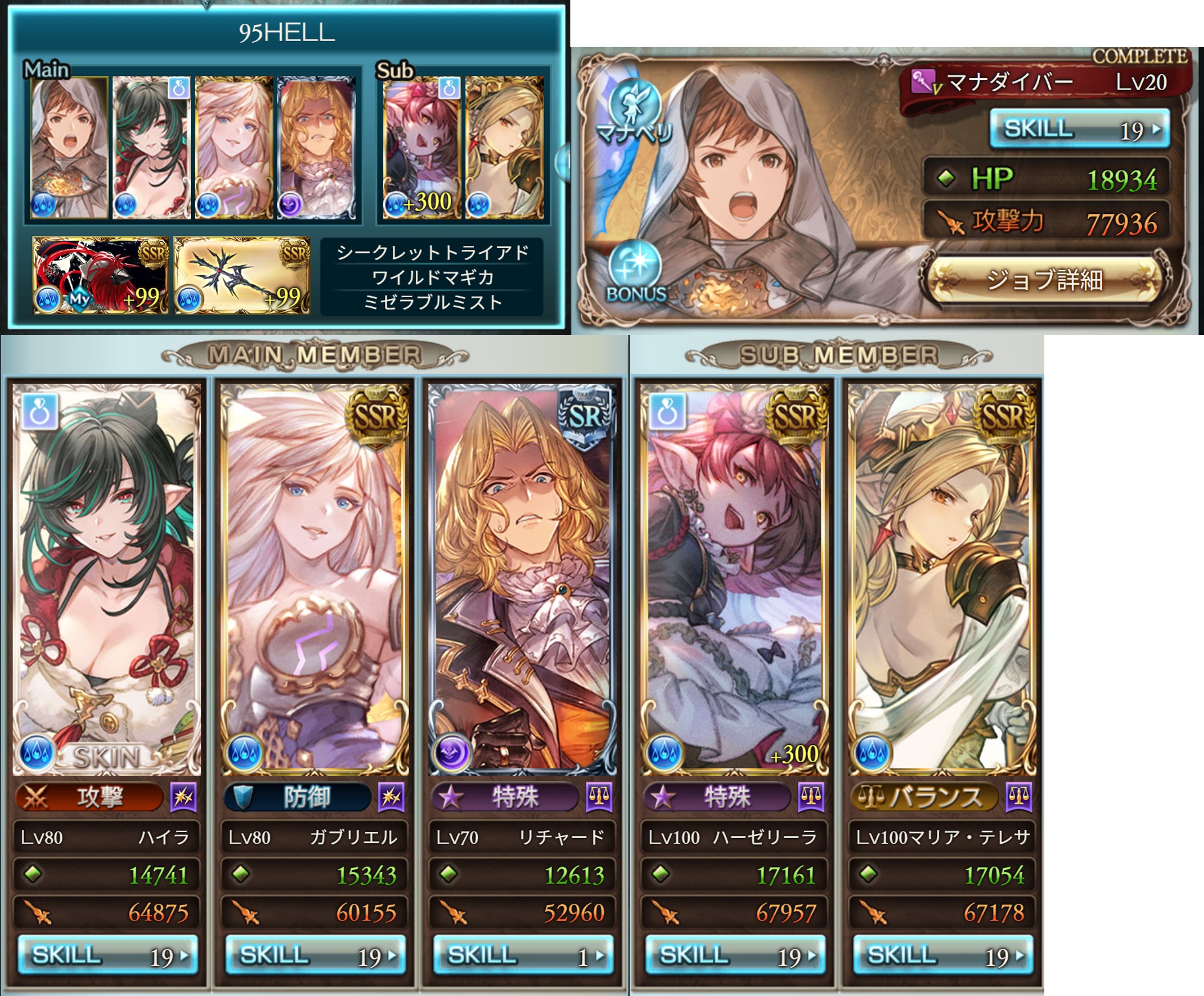Viewport: 1204px width, 996px height.
Task: Select the pink-haired +300 sub thumbnail in party panel
Action: click(422, 147)
